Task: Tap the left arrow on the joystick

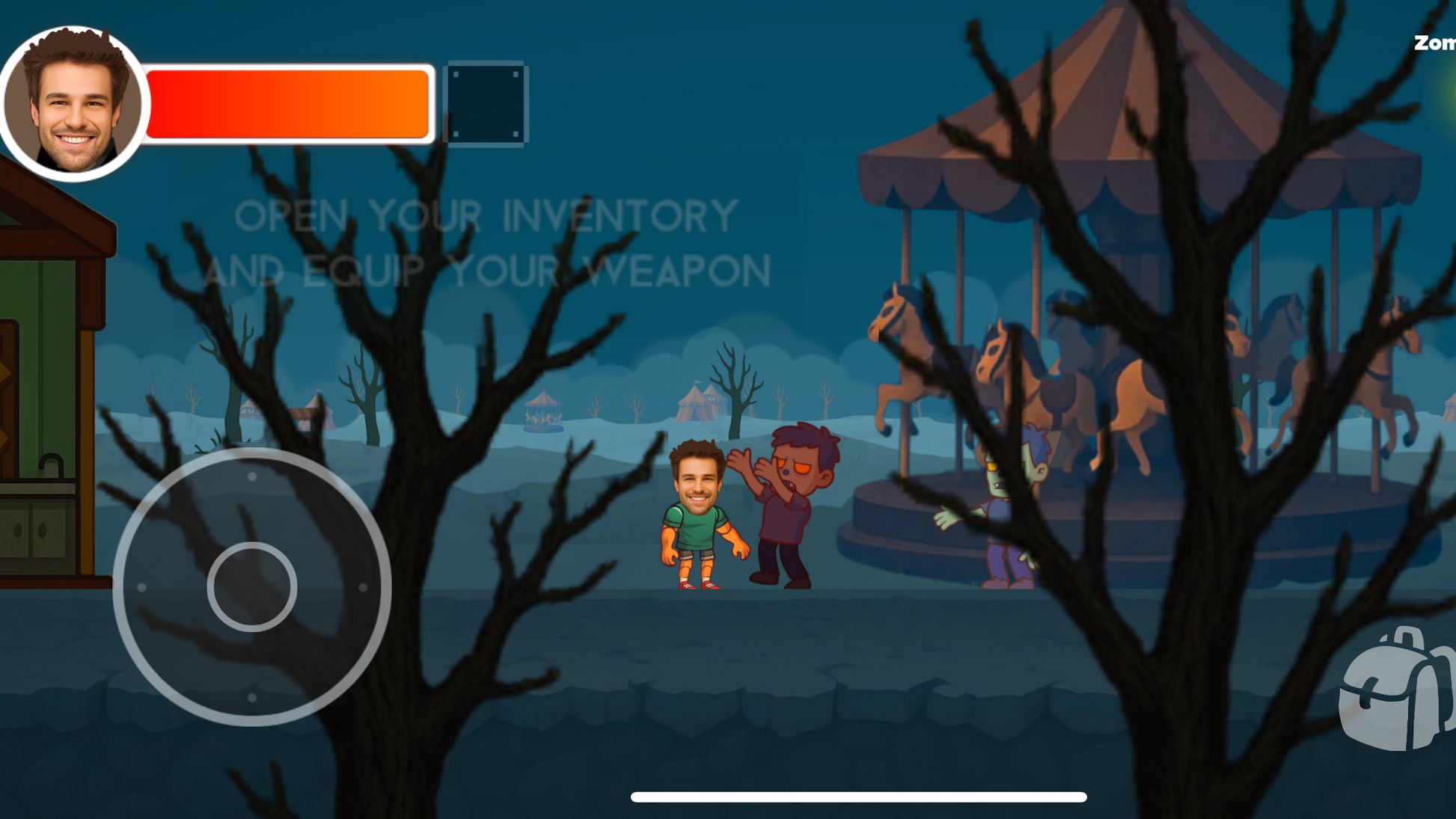Action: pos(142,589)
